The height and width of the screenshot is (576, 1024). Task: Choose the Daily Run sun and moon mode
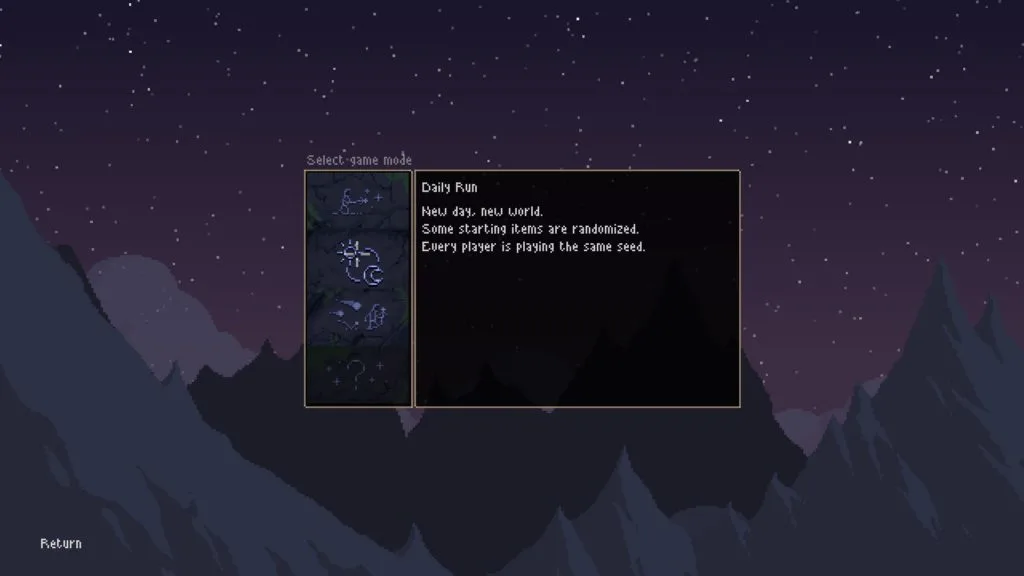coord(358,260)
